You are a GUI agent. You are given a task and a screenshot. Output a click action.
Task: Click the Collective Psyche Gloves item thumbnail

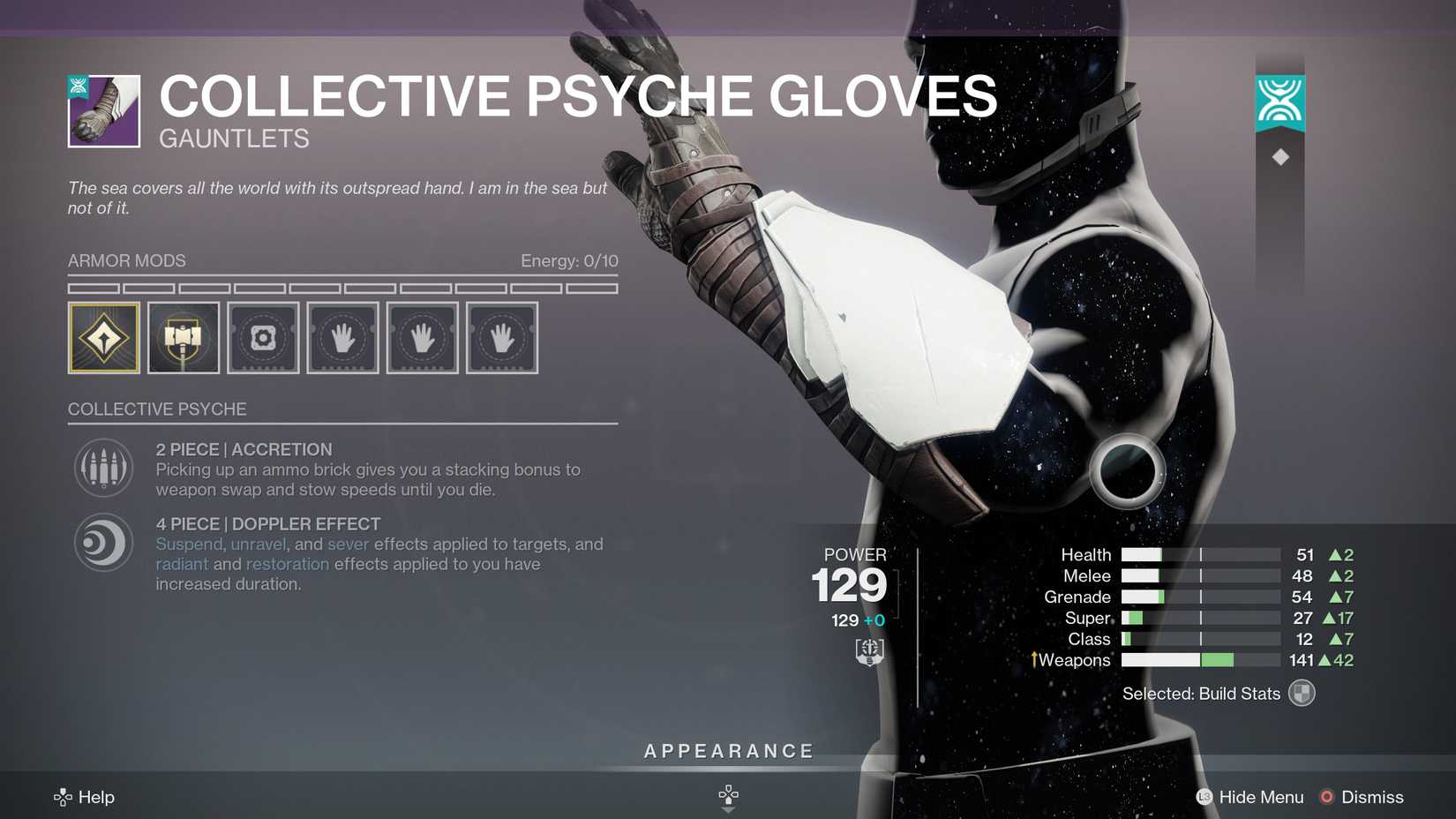tap(103, 111)
